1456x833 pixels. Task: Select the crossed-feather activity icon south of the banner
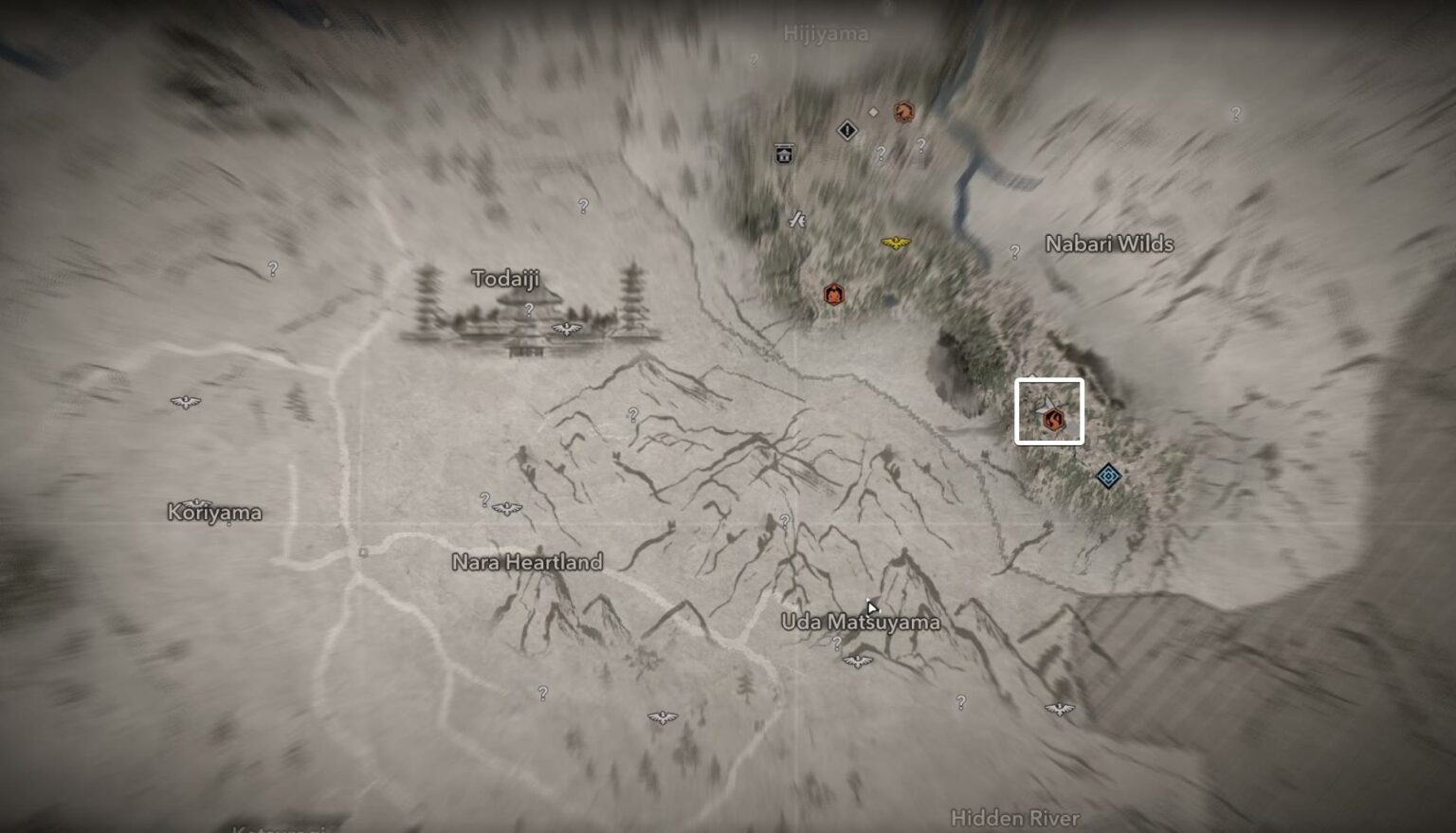pos(797,219)
